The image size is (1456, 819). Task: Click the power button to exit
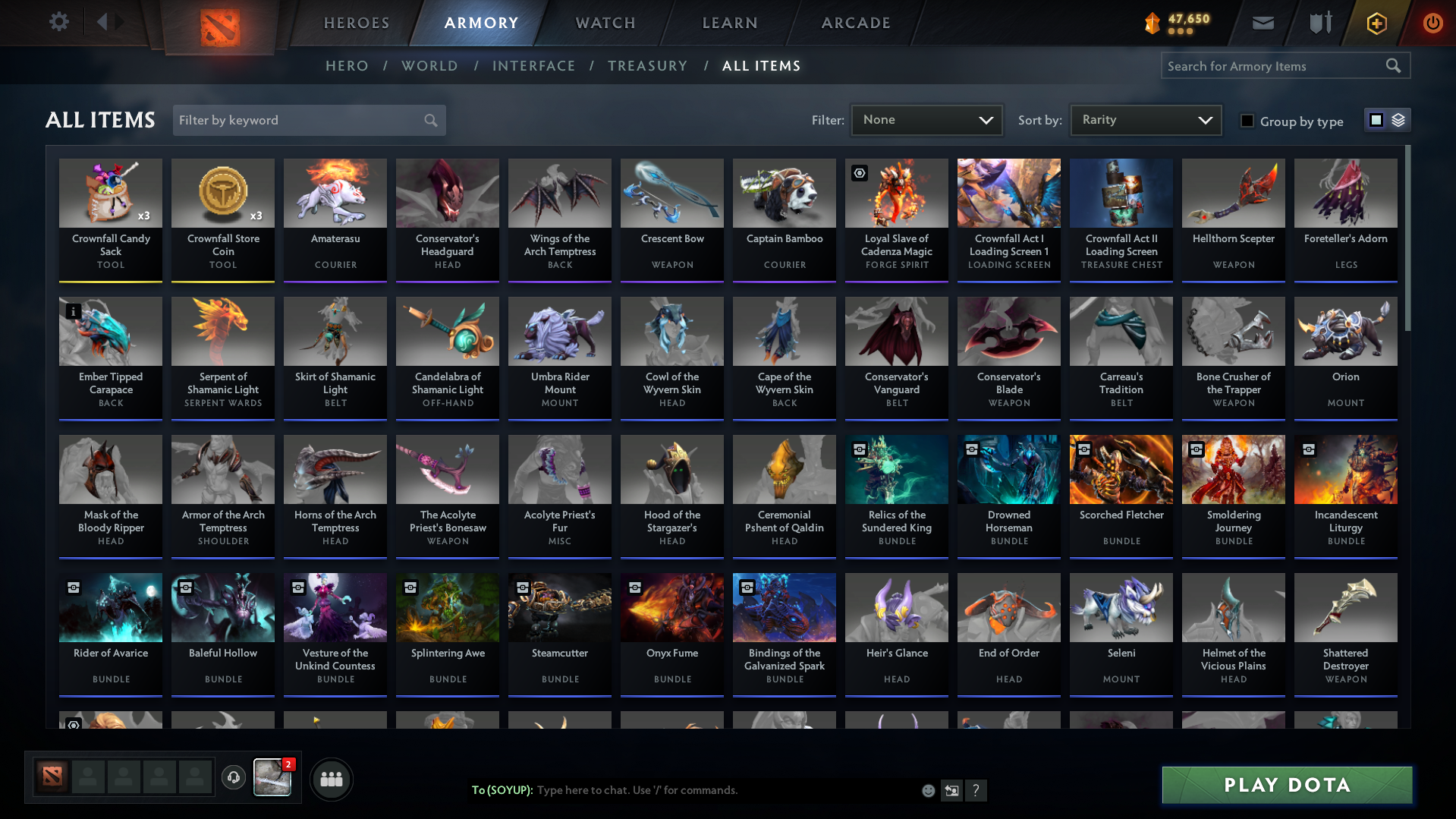(x=1432, y=23)
